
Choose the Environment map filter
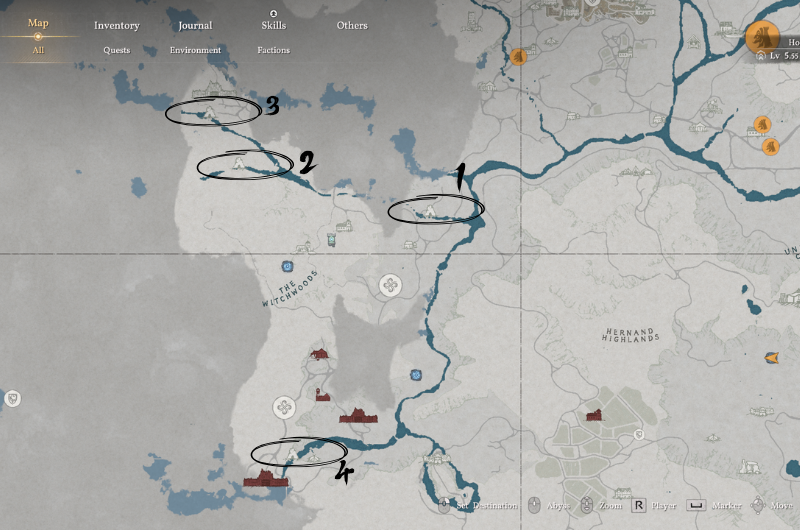coord(195,50)
